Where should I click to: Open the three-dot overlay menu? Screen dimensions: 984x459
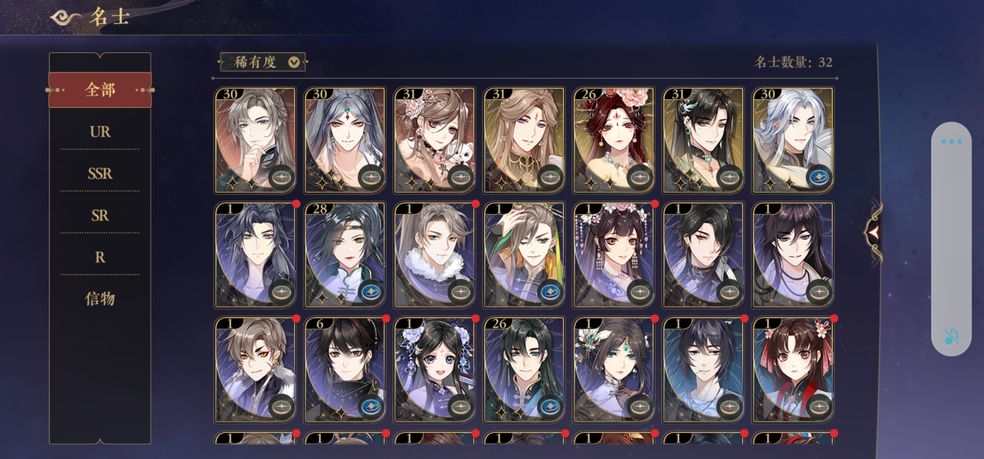click(950, 142)
